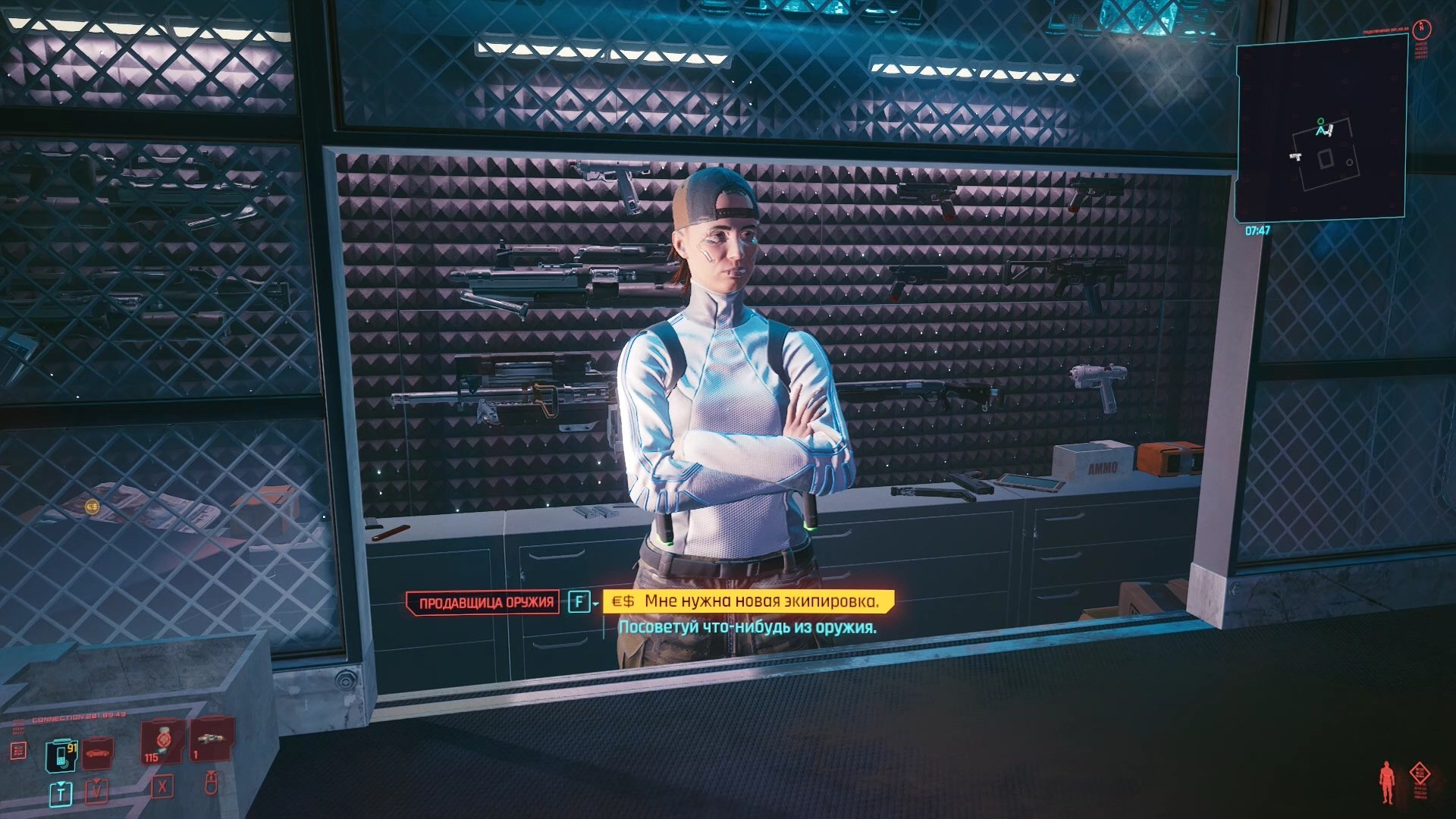The height and width of the screenshot is (819, 1456).
Task: Click the north compass indicator
Action: click(x=1422, y=29)
